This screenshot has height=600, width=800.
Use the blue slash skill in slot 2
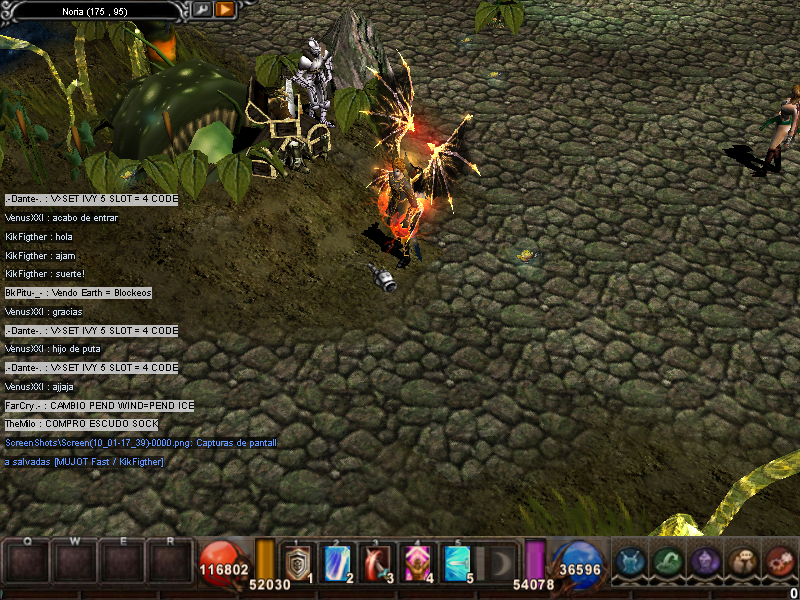point(337,562)
